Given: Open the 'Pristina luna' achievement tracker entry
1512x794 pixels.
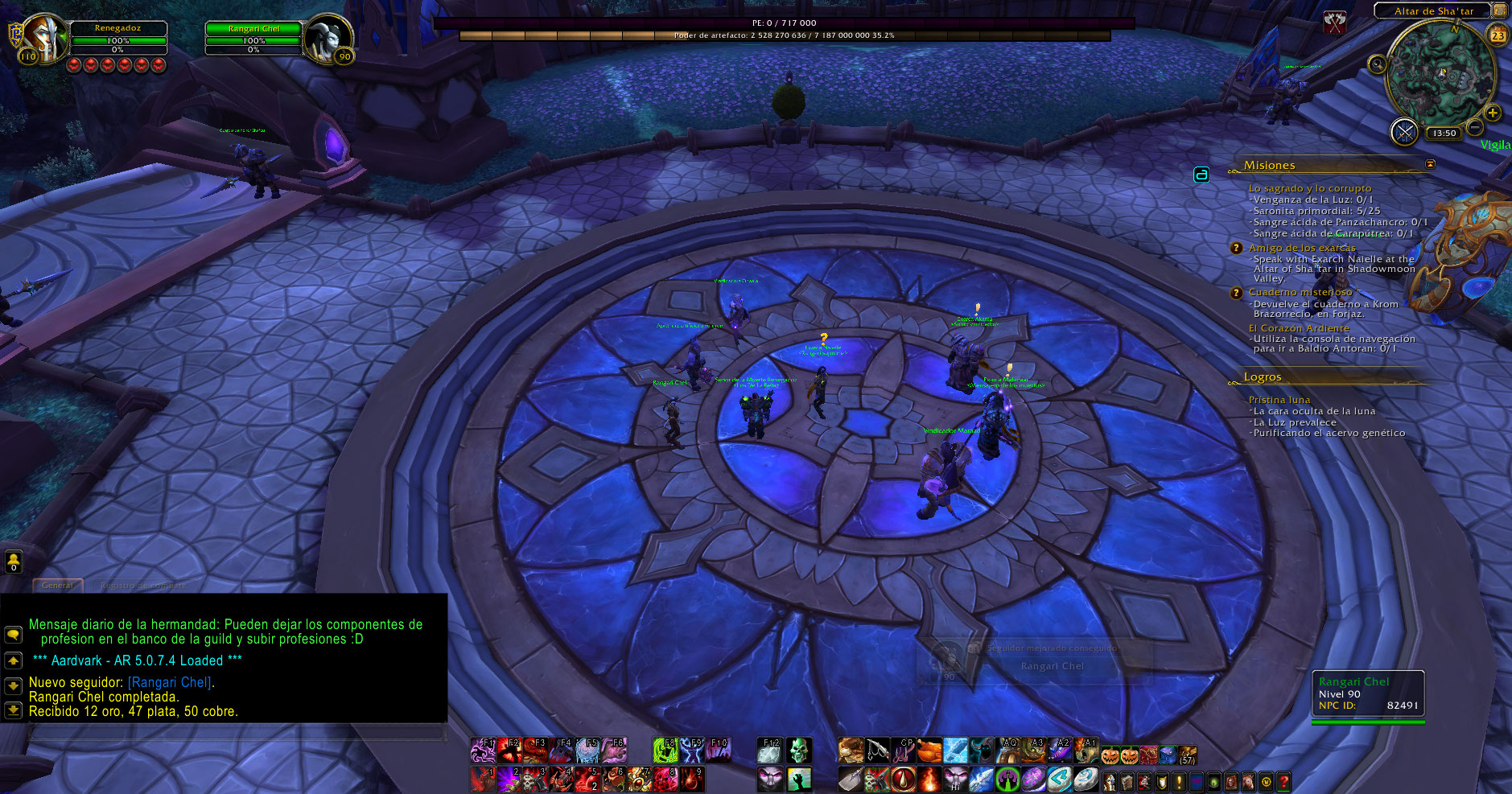Looking at the screenshot, I should click(x=1279, y=400).
